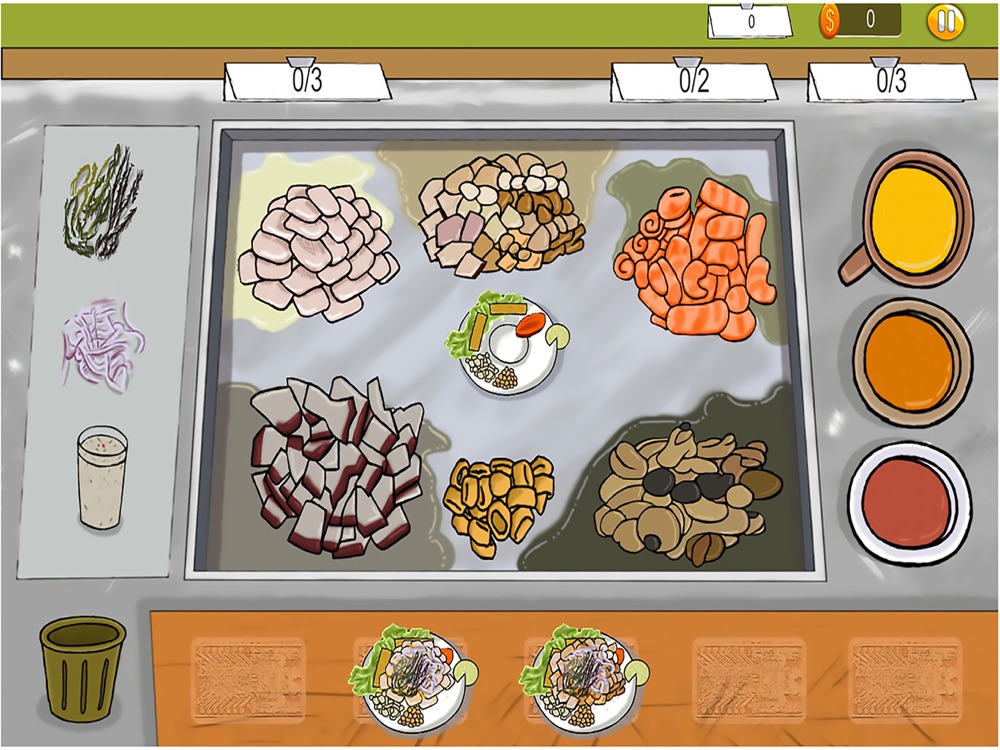Pause the game with the orange button

(945, 21)
